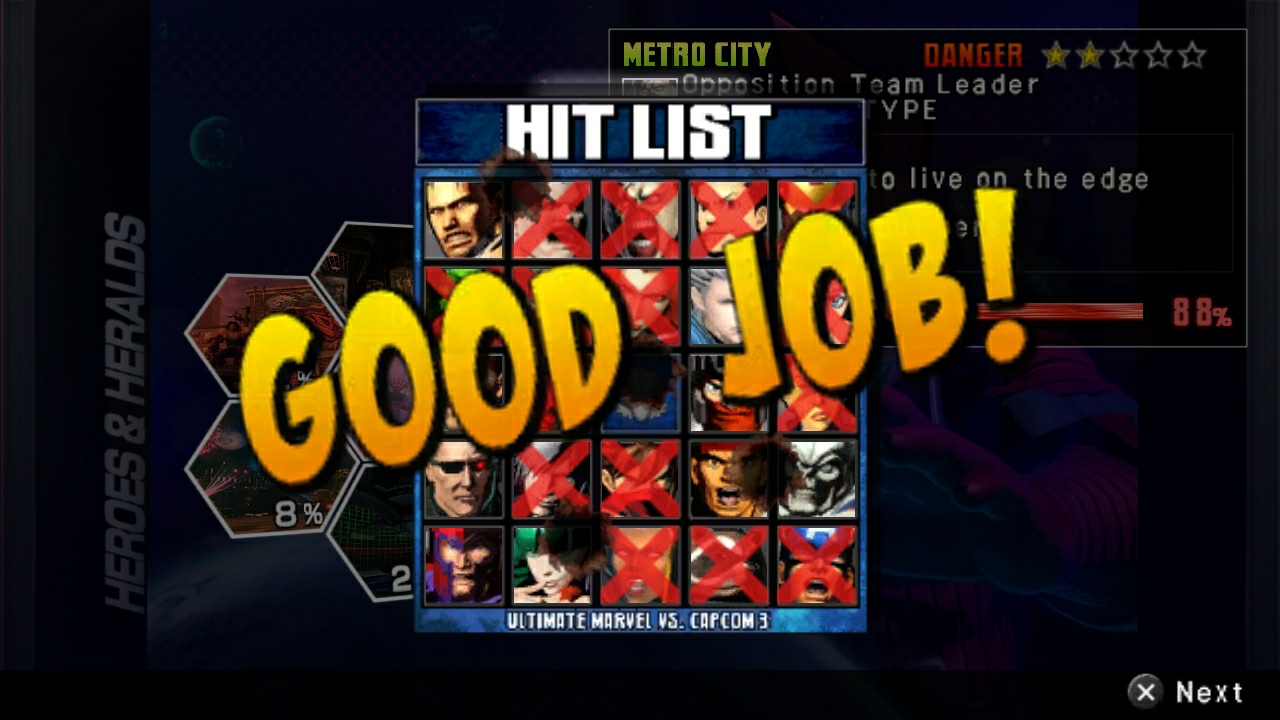Toggle the last empty danger star
1280x720 pixels.
pos(1193,56)
